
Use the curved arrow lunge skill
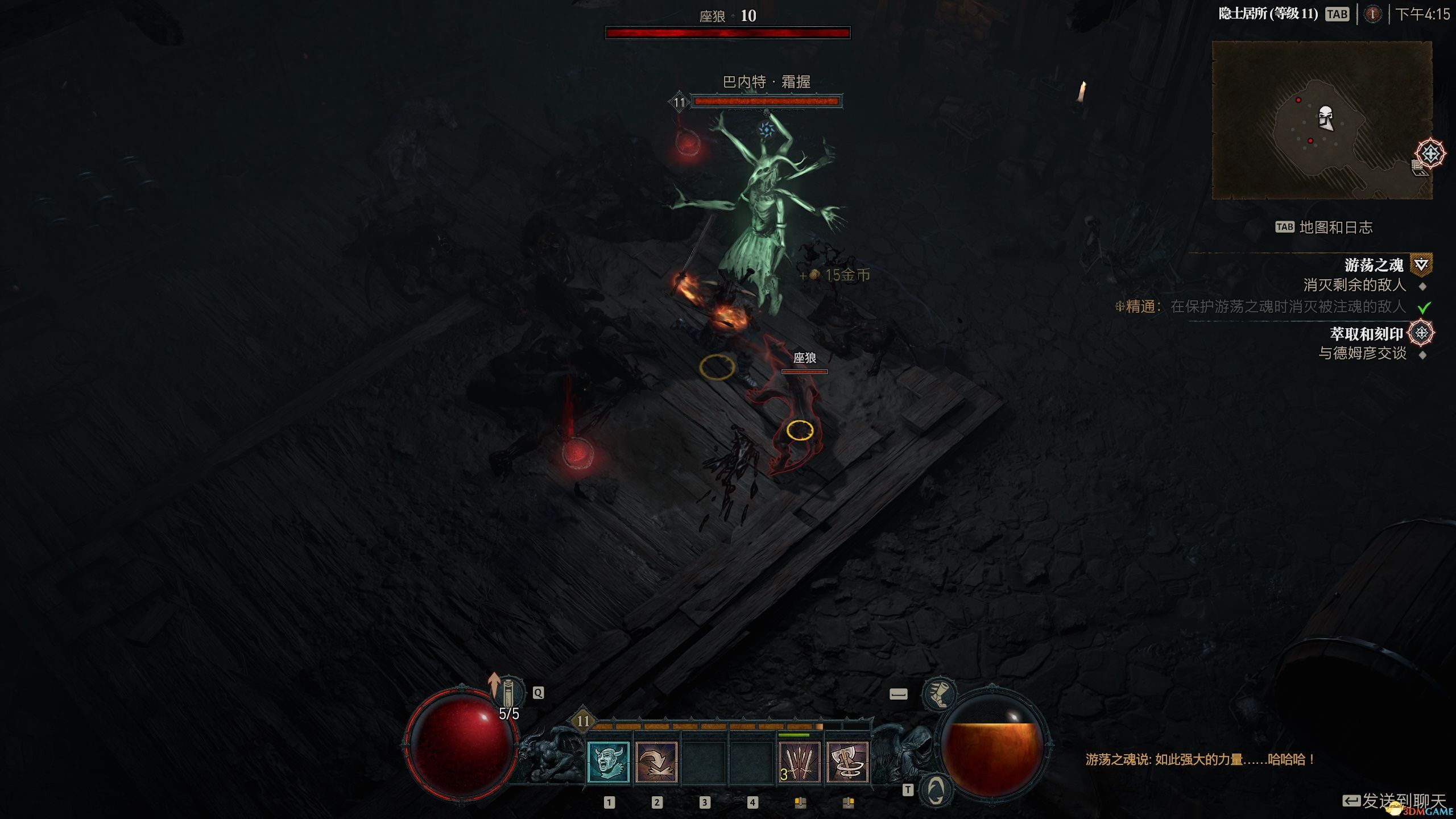pyautogui.click(x=656, y=762)
